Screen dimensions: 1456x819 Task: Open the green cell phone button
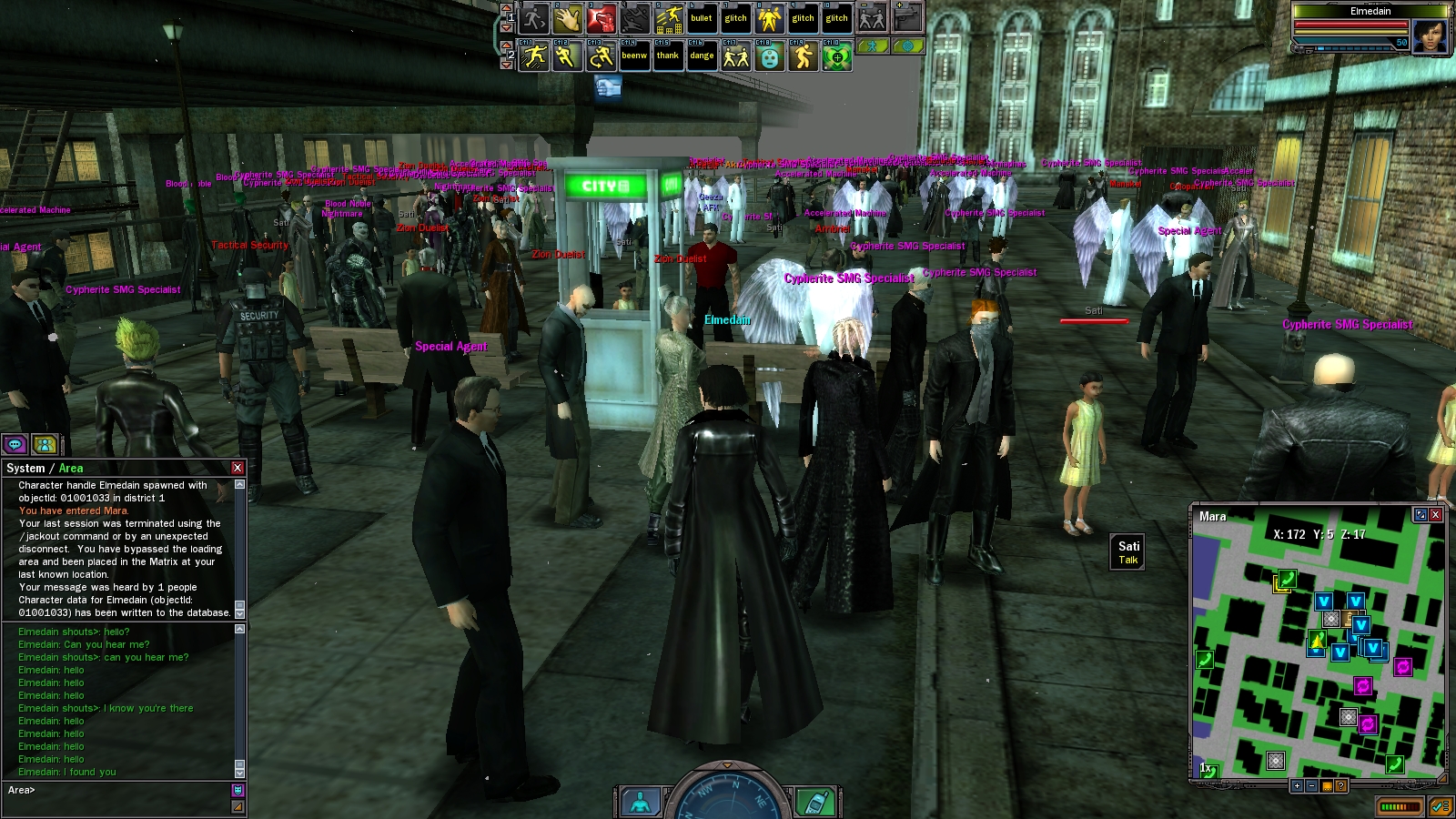(x=815, y=803)
